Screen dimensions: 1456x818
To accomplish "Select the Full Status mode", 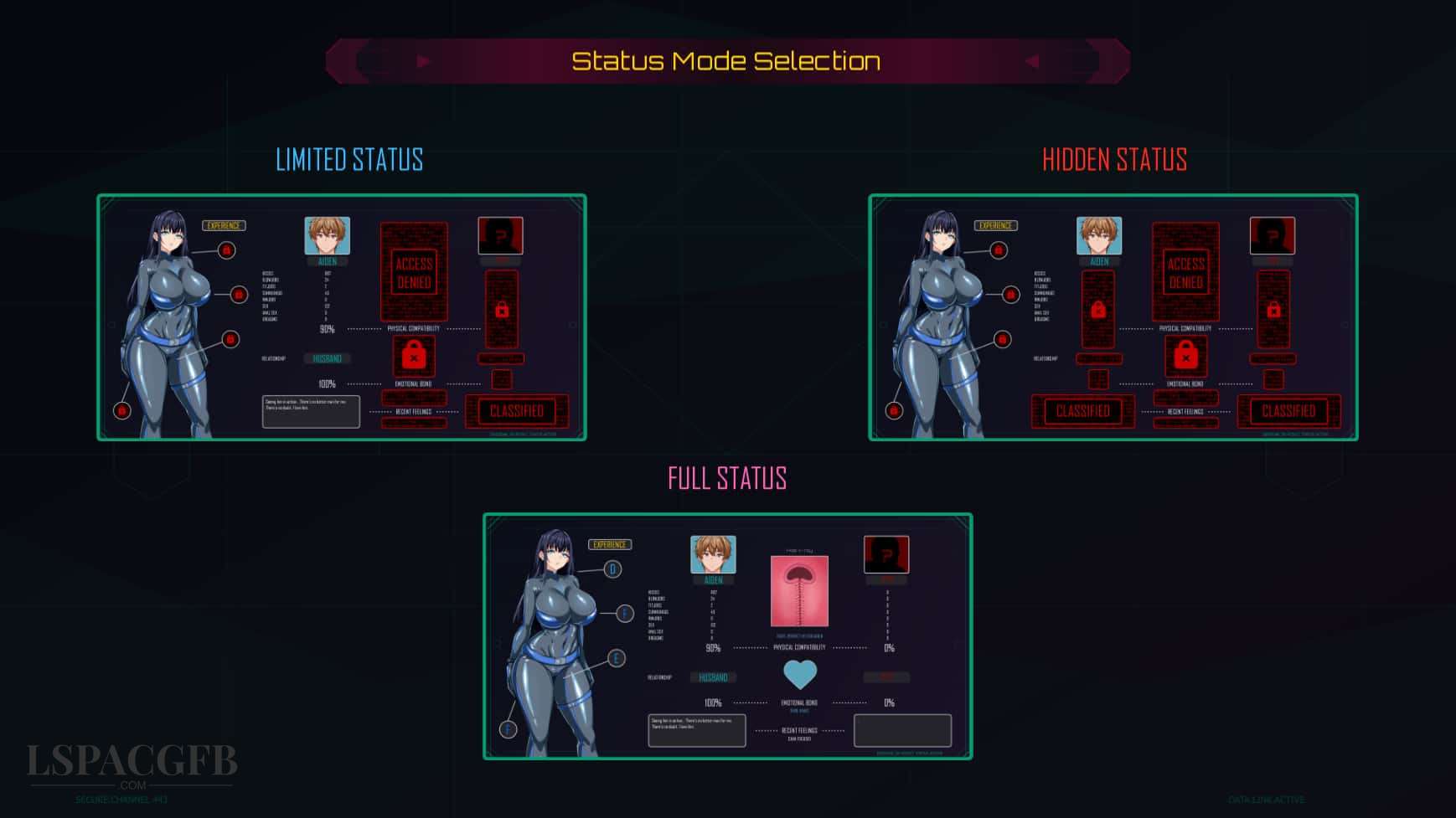I will click(x=726, y=477).
